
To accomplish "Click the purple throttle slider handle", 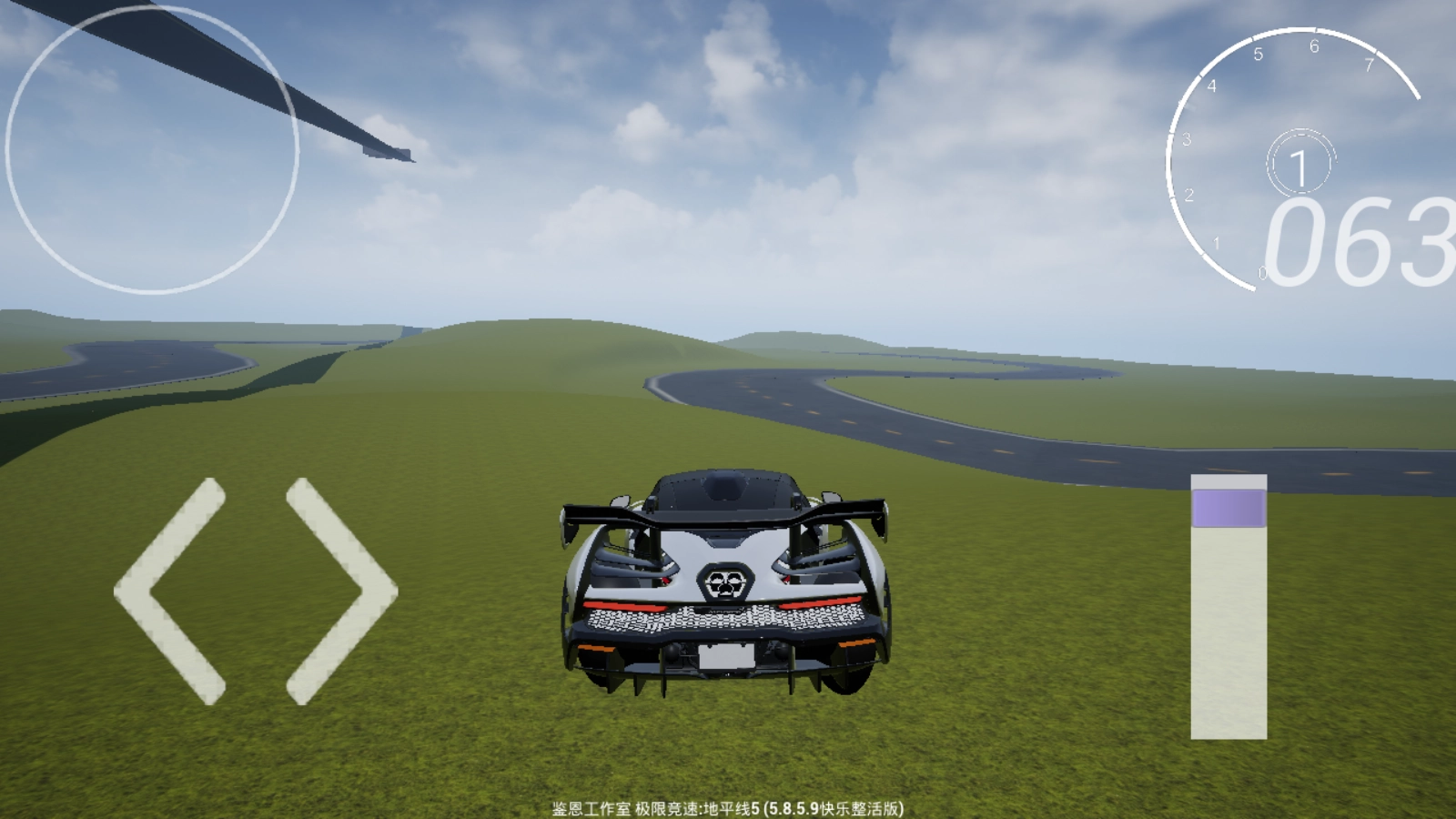I will [x=1228, y=508].
